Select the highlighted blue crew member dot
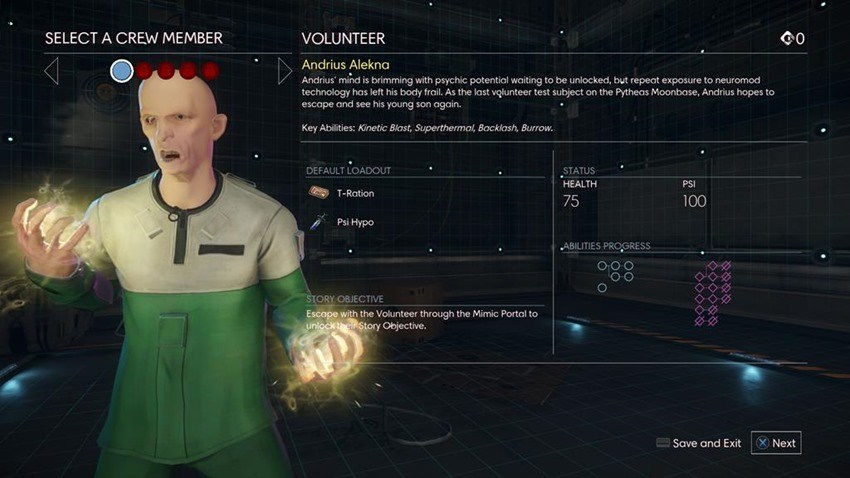Screen dimensions: 850x478 coord(121,70)
